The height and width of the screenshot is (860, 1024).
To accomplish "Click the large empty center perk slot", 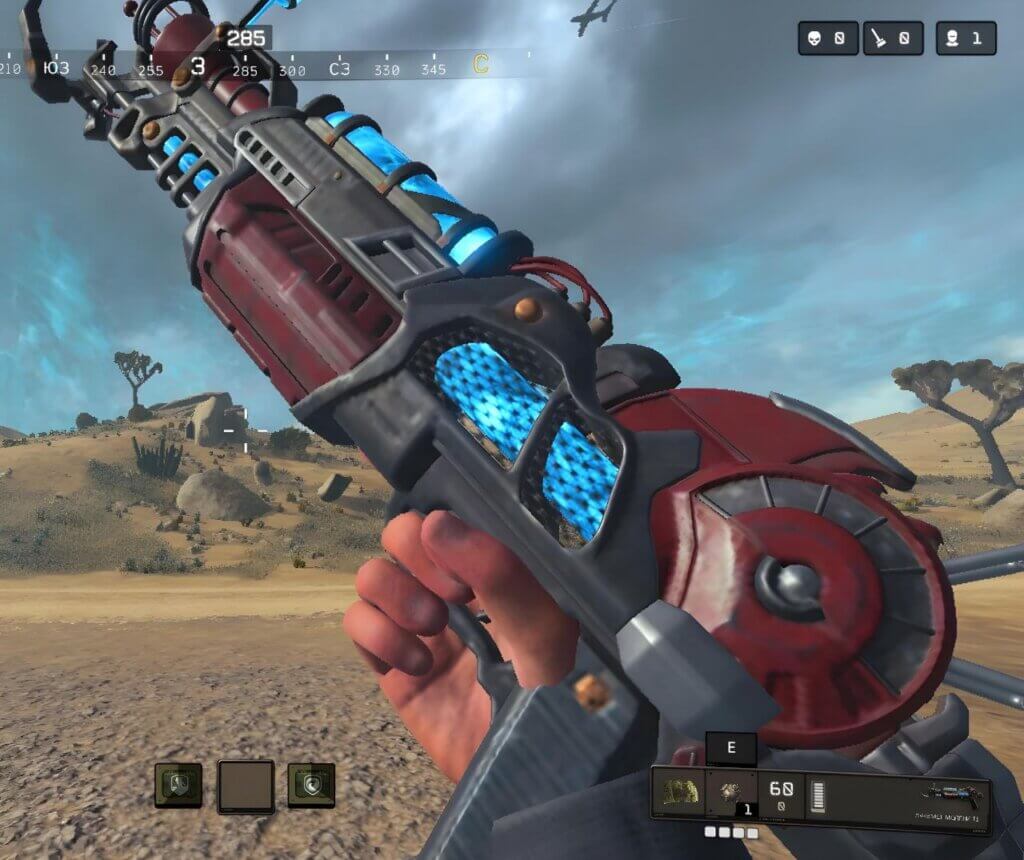I will click(246, 784).
